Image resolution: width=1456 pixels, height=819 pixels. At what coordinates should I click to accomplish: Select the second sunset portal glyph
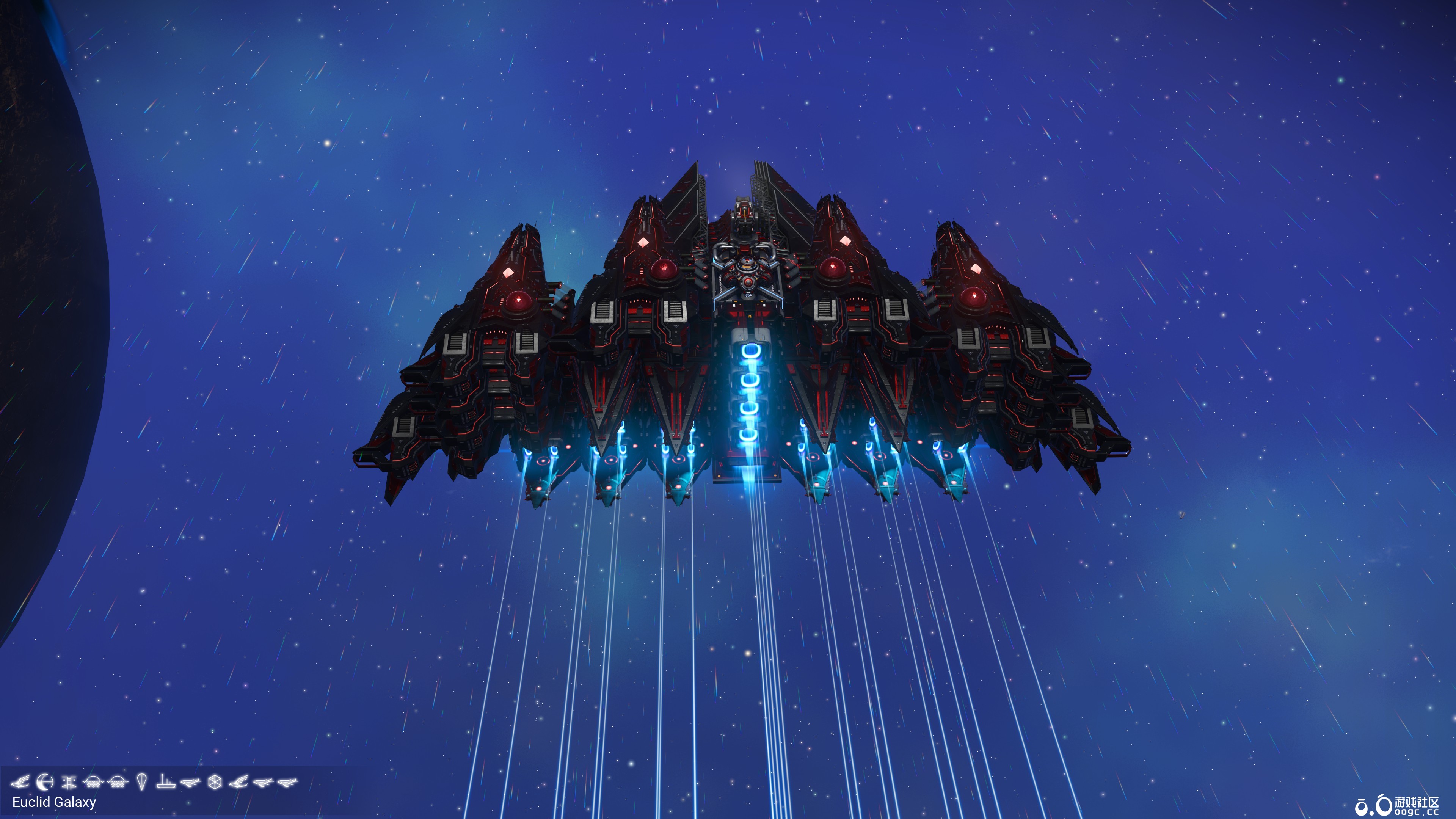pyautogui.click(x=117, y=783)
